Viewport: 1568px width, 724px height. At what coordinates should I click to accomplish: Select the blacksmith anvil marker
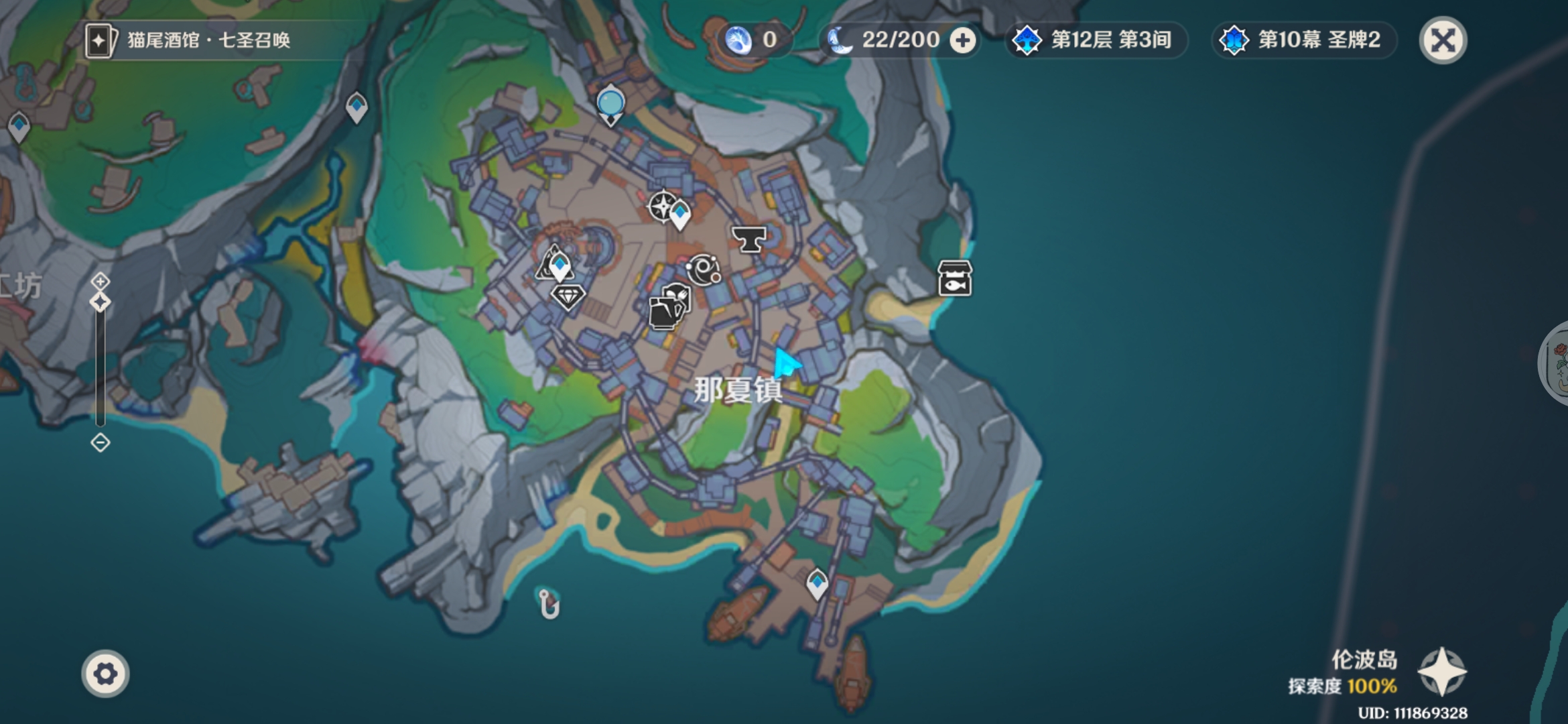point(748,239)
